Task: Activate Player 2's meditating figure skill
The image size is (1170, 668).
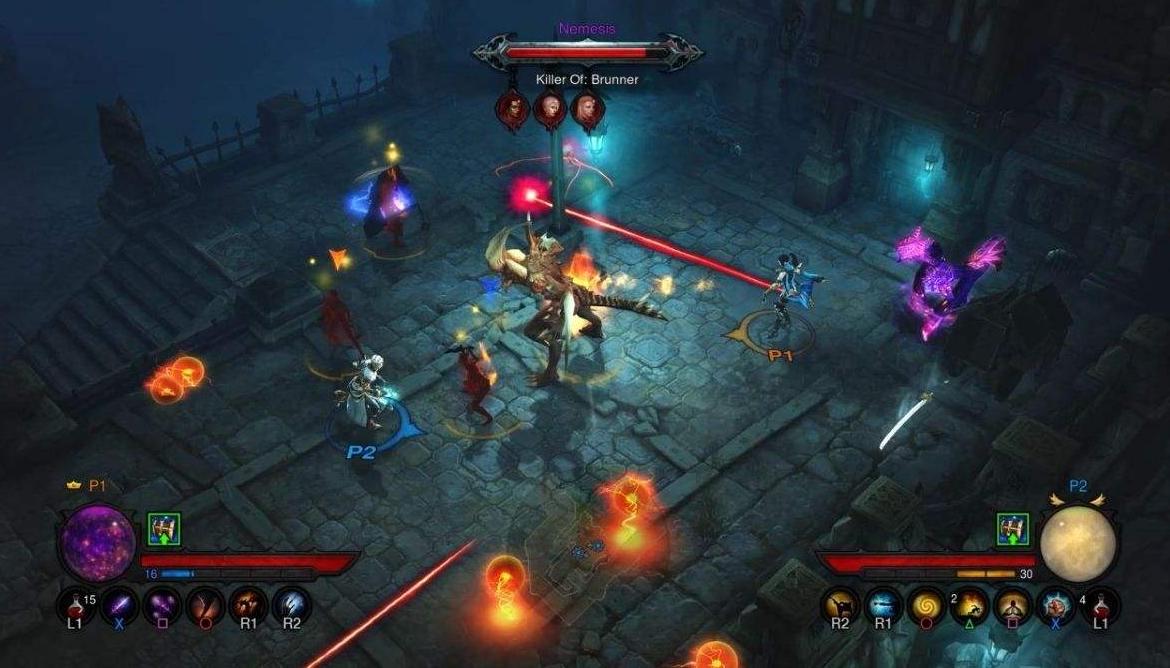Action: pyautogui.click(x=1013, y=605)
